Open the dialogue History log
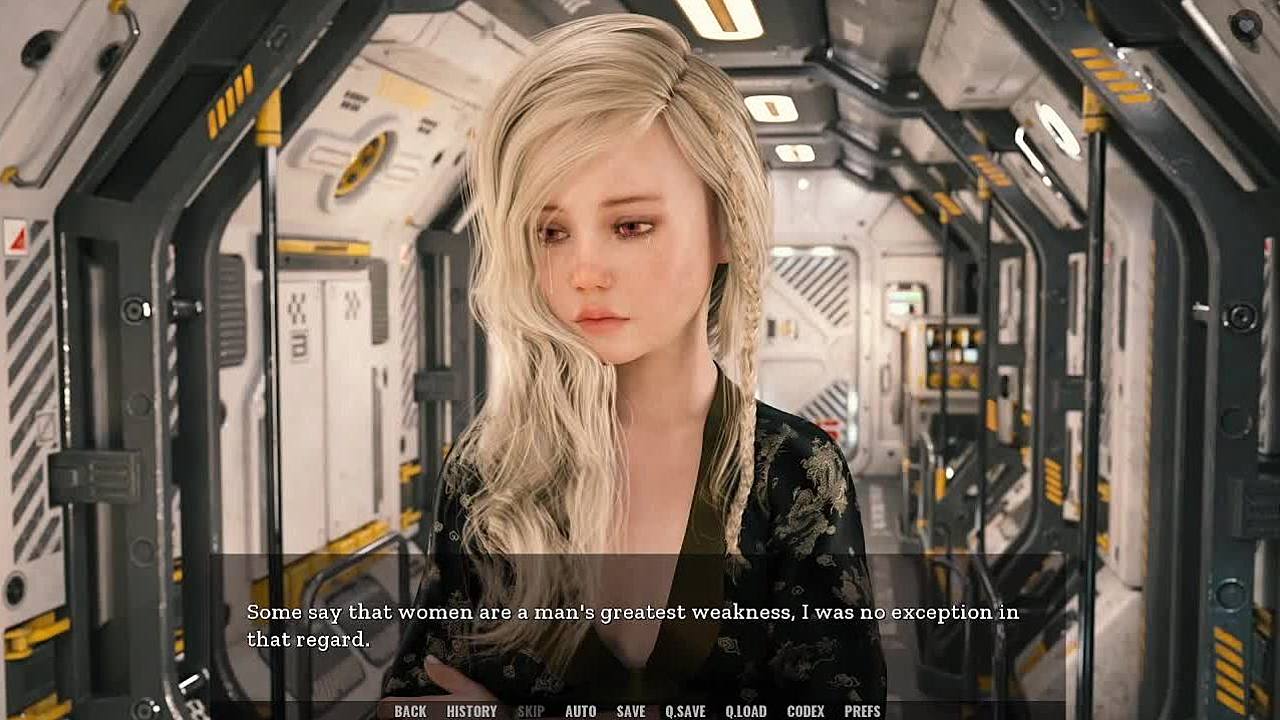 pyautogui.click(x=471, y=711)
